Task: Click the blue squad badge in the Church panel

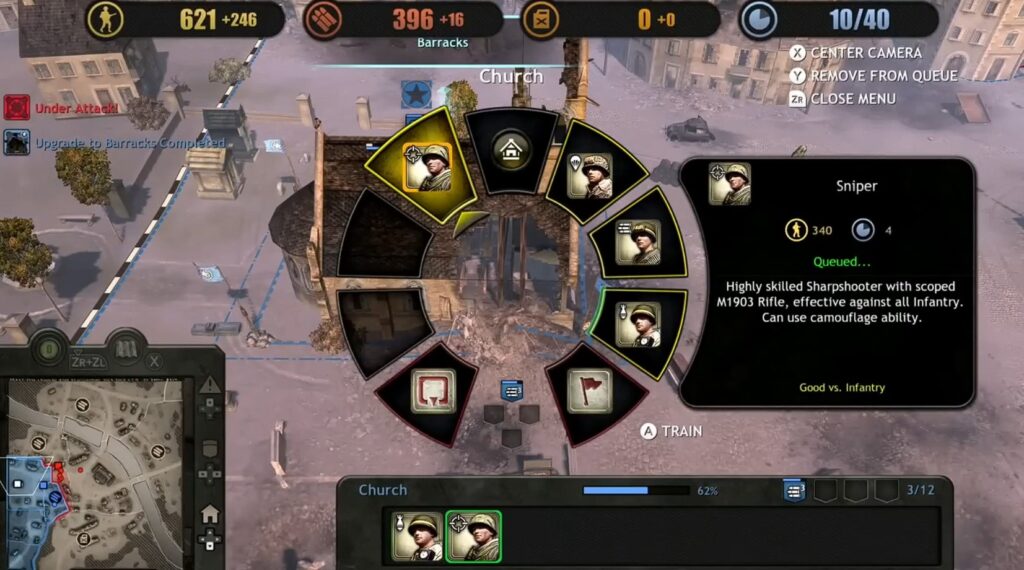Action: tap(794, 490)
